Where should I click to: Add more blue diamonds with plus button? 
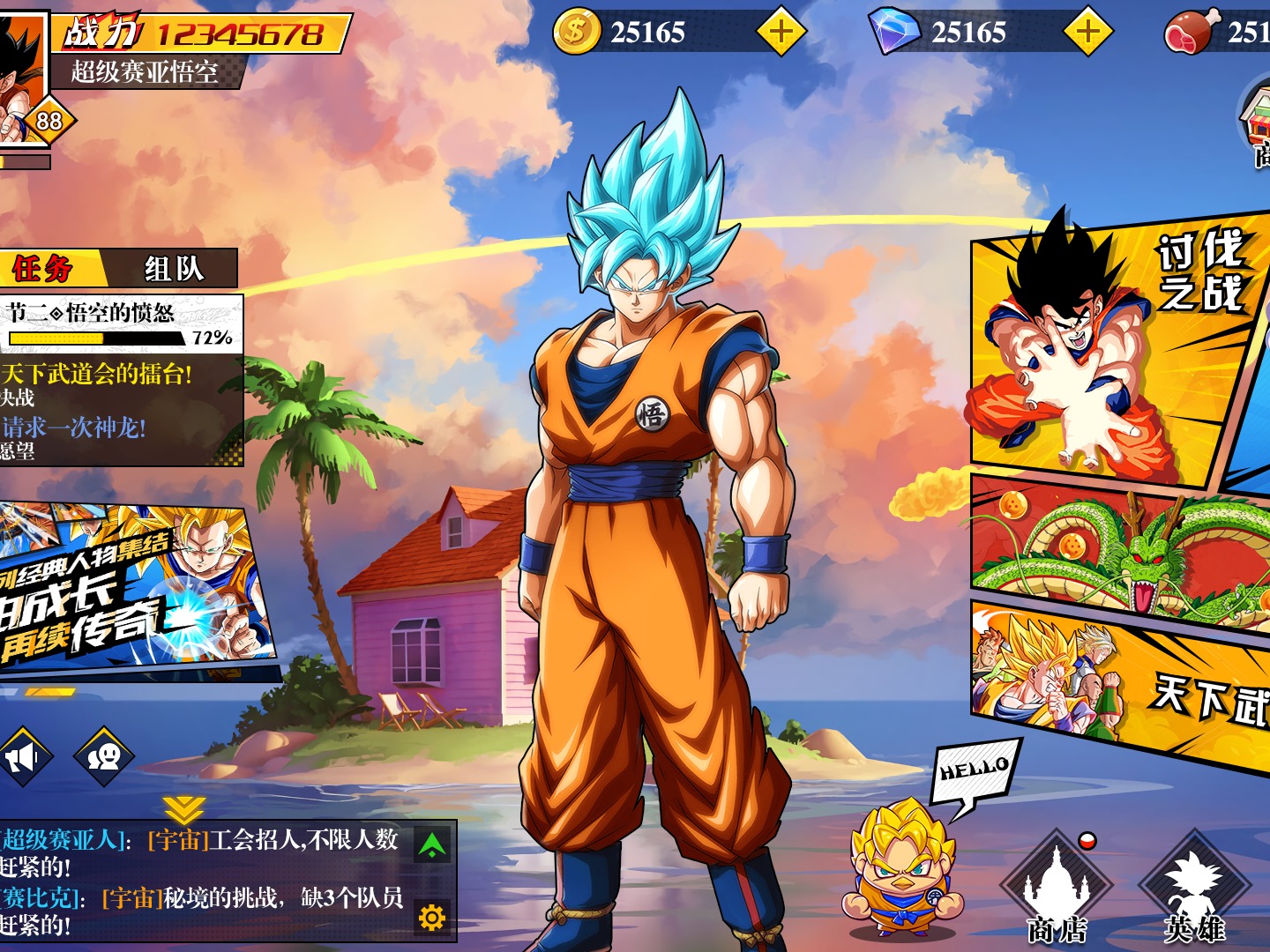point(1088,33)
